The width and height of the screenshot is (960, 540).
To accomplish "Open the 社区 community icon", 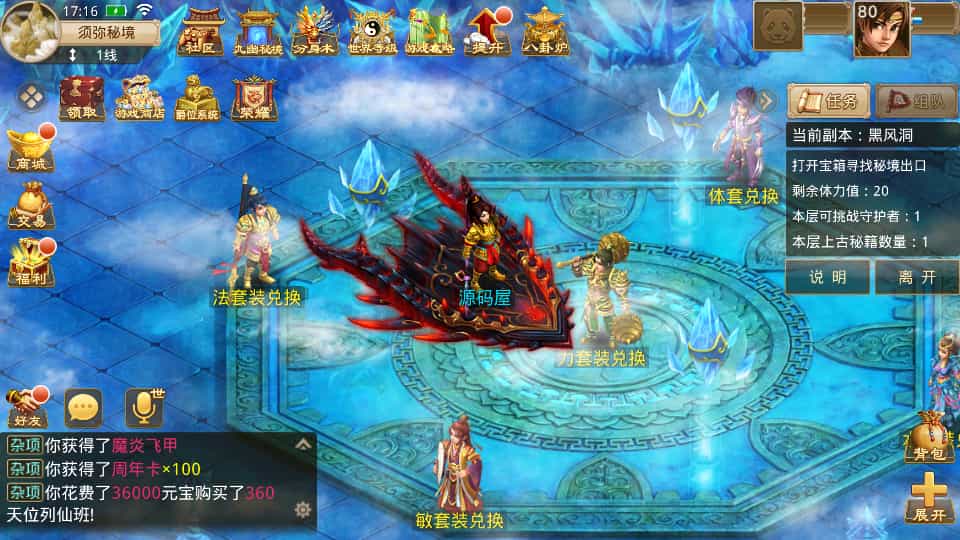I will 198,32.
